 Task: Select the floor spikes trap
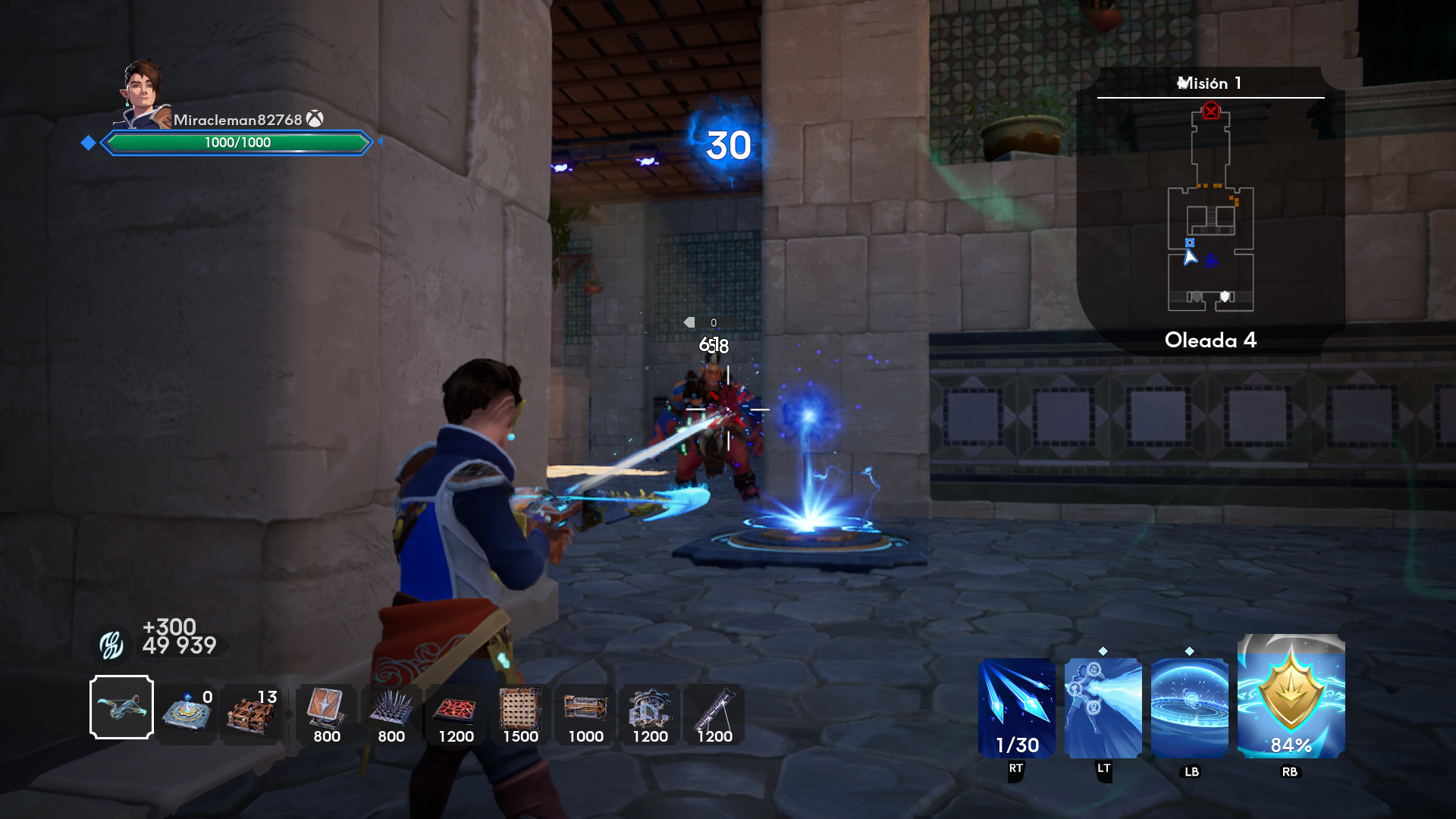coord(391,713)
